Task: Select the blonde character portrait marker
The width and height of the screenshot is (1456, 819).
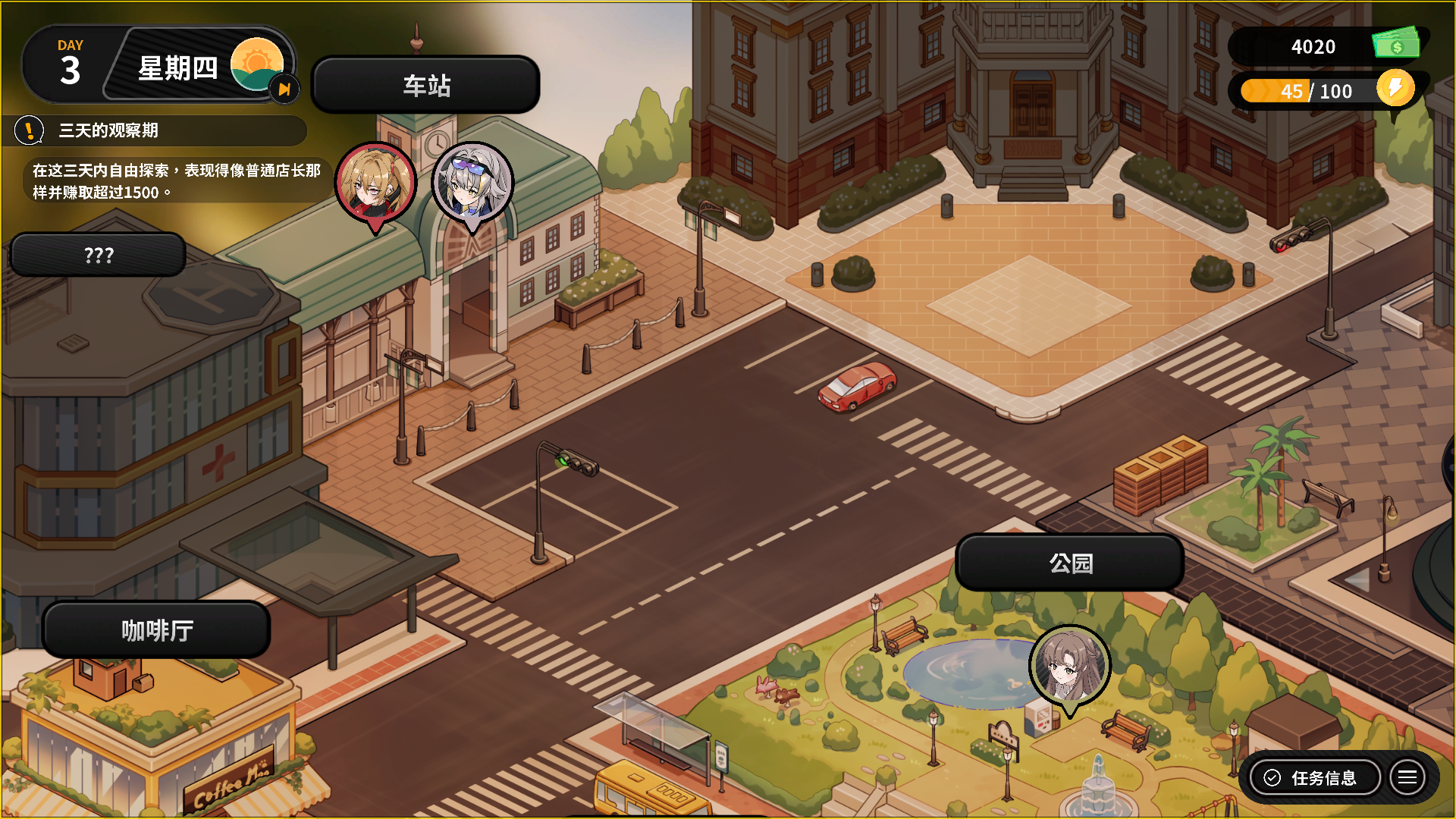Action: pos(375,184)
